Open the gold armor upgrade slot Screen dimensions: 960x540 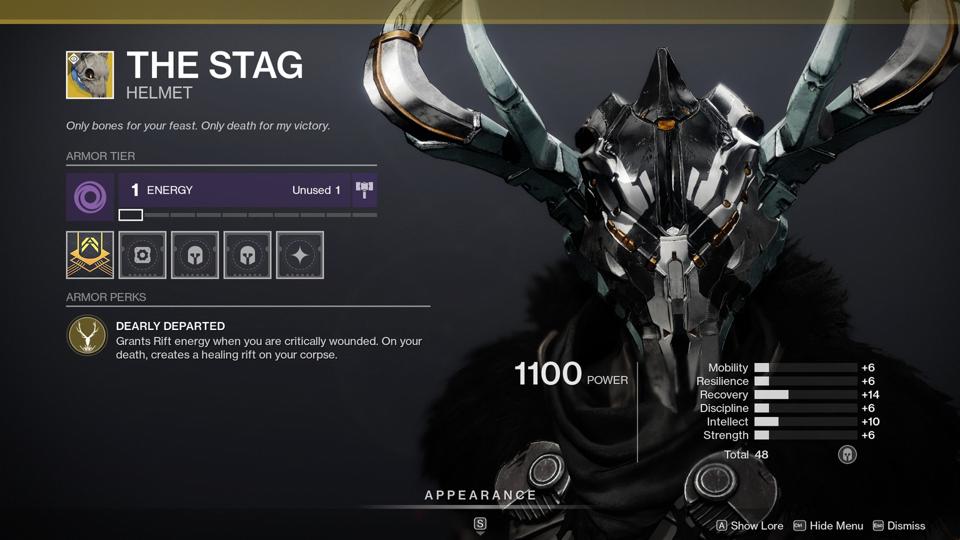[90, 255]
